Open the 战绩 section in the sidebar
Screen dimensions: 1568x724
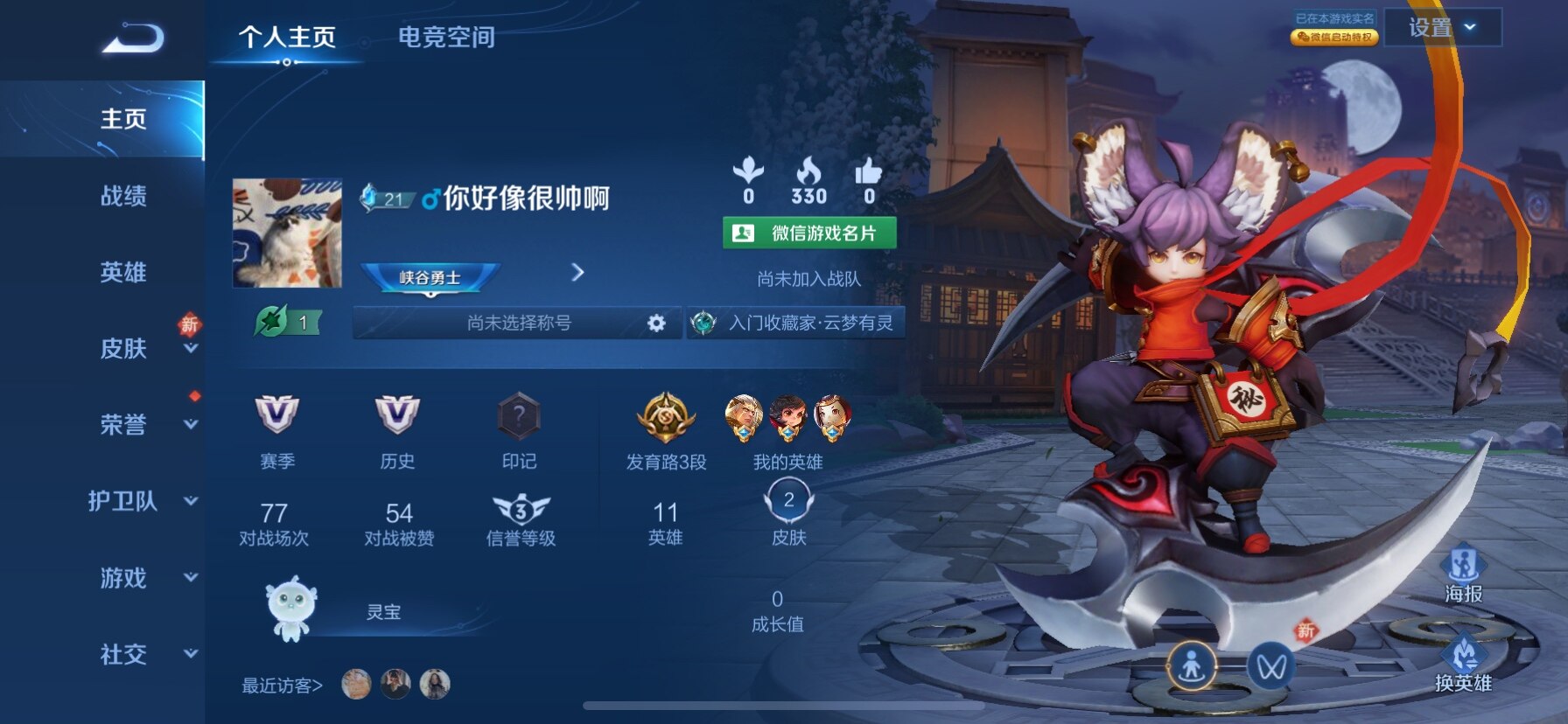(123, 196)
